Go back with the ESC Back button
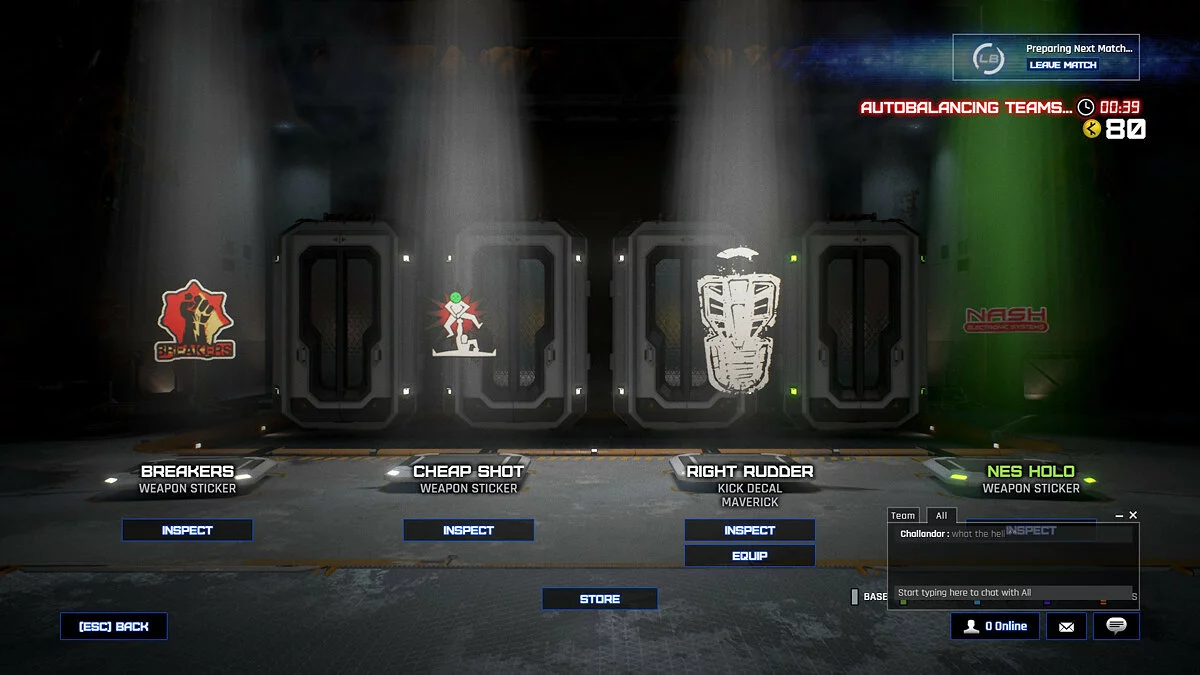The image size is (1200, 675). coord(113,626)
